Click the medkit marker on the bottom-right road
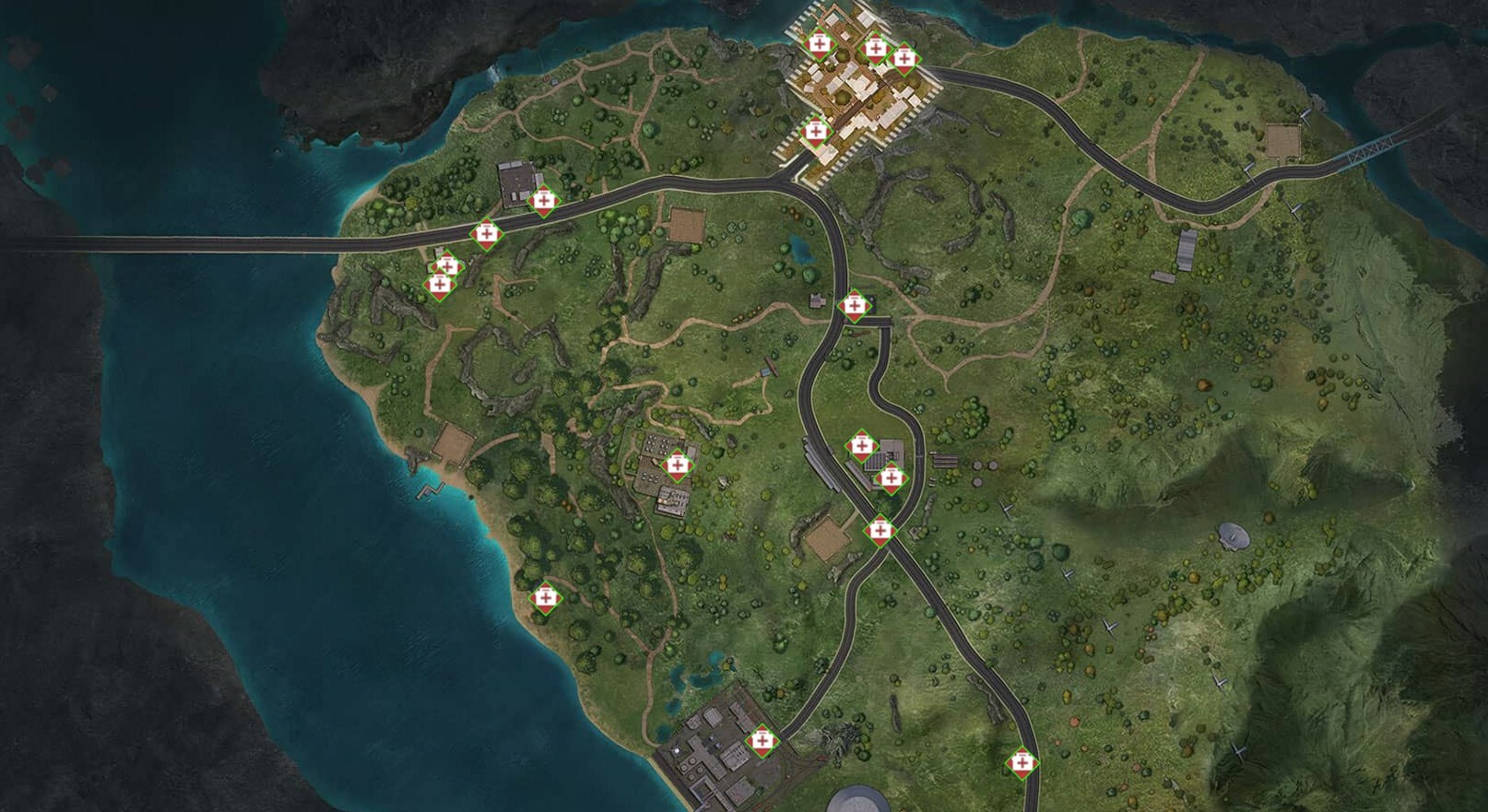1488x812 pixels. [x=1023, y=761]
